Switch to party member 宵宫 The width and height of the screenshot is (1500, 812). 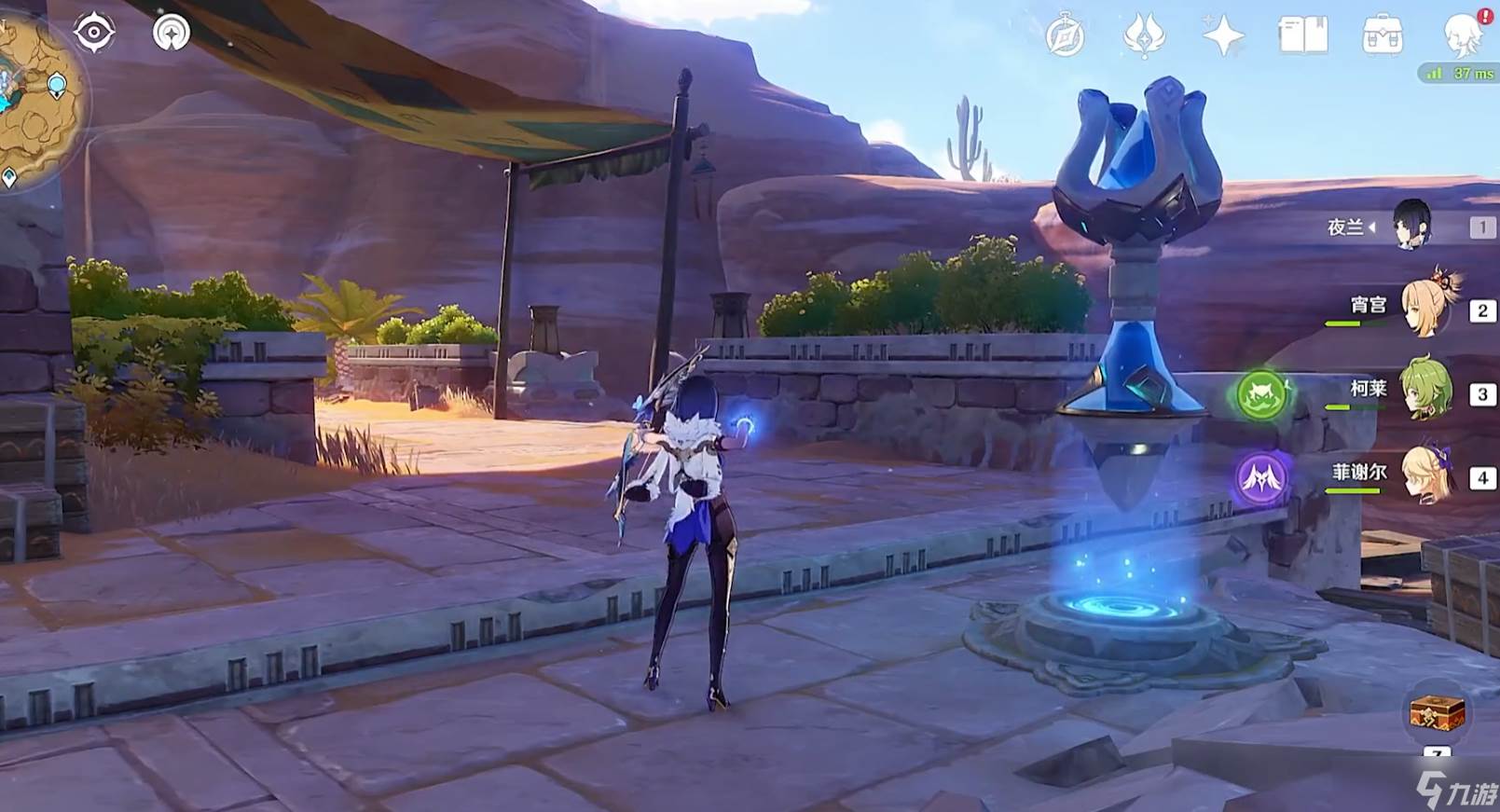[x=1424, y=307]
